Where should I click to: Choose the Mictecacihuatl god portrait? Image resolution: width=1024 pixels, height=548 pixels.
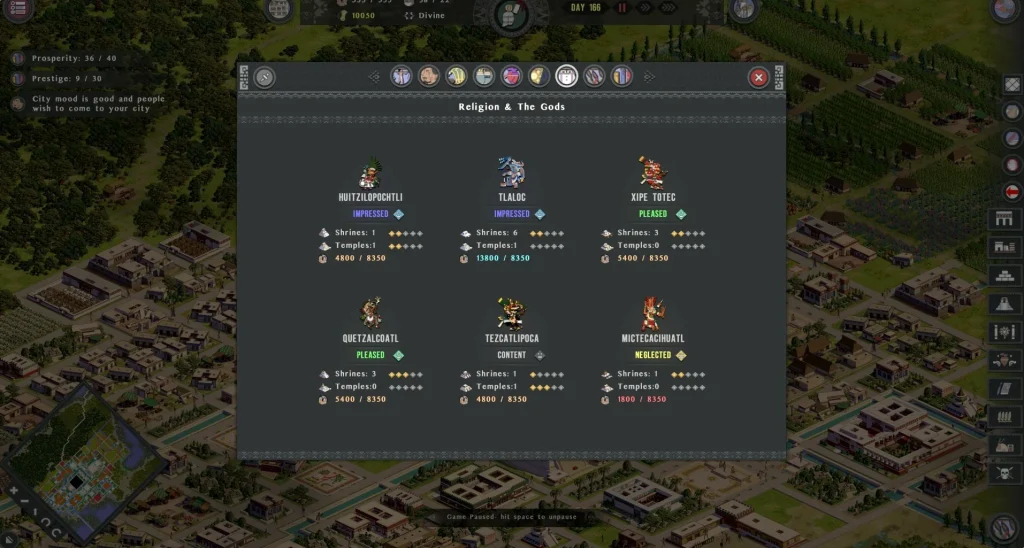click(x=652, y=314)
